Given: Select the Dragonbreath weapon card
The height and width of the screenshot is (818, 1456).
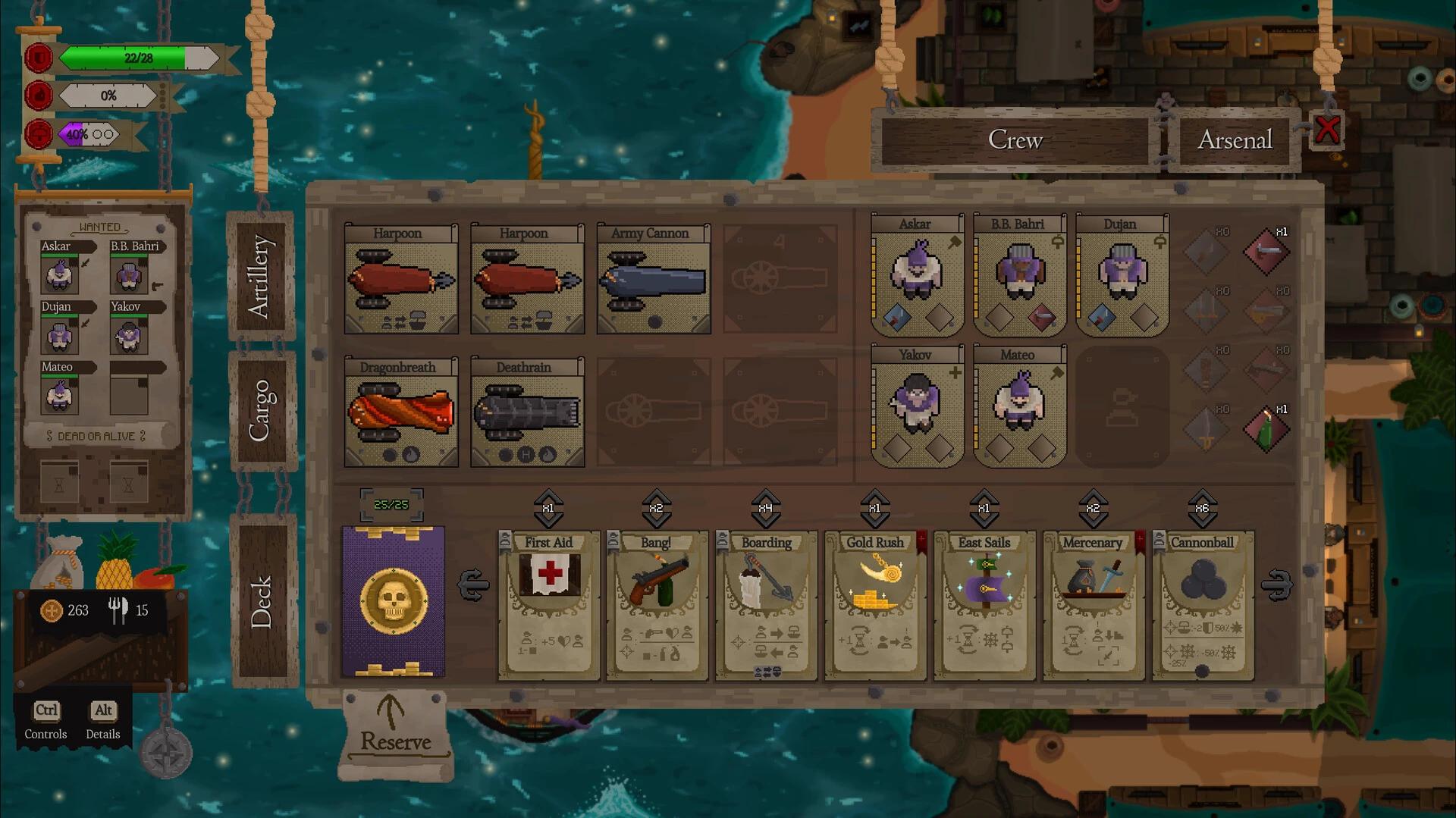Looking at the screenshot, I should point(401,413).
